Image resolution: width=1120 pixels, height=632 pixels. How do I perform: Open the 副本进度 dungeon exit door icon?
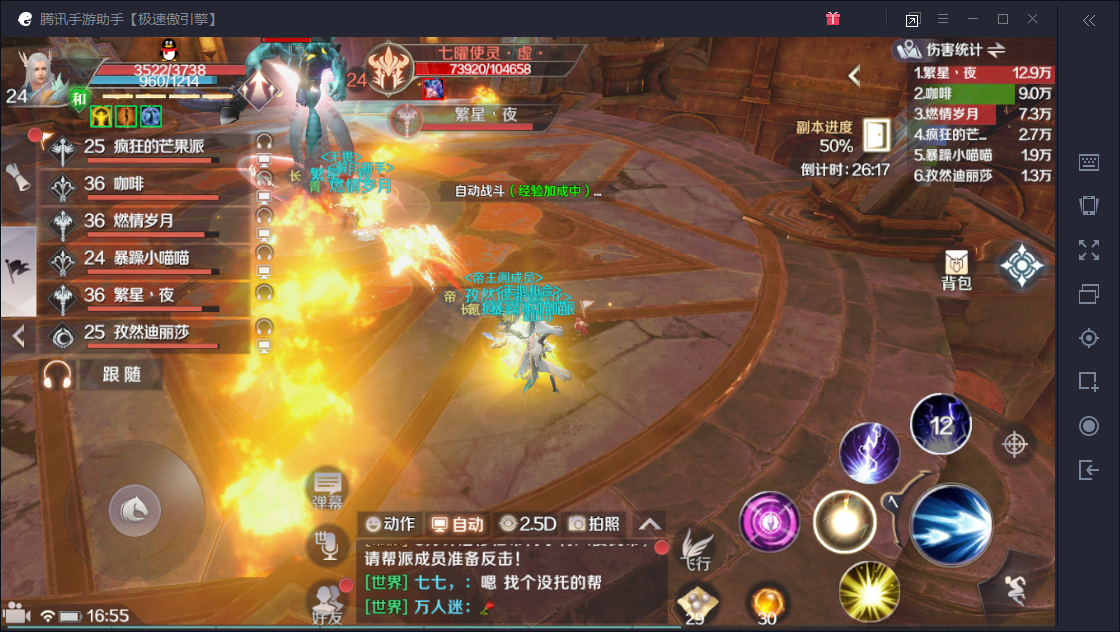point(876,135)
